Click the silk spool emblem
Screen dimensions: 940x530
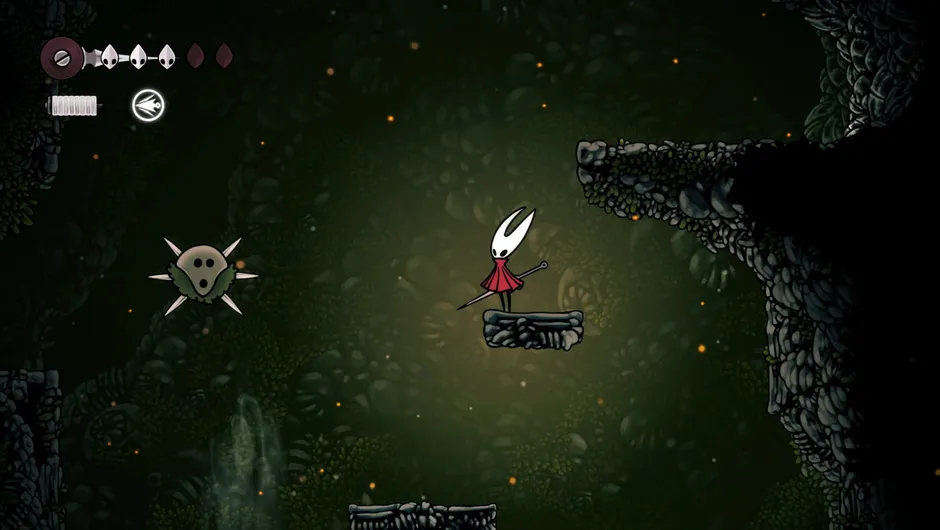62,57
